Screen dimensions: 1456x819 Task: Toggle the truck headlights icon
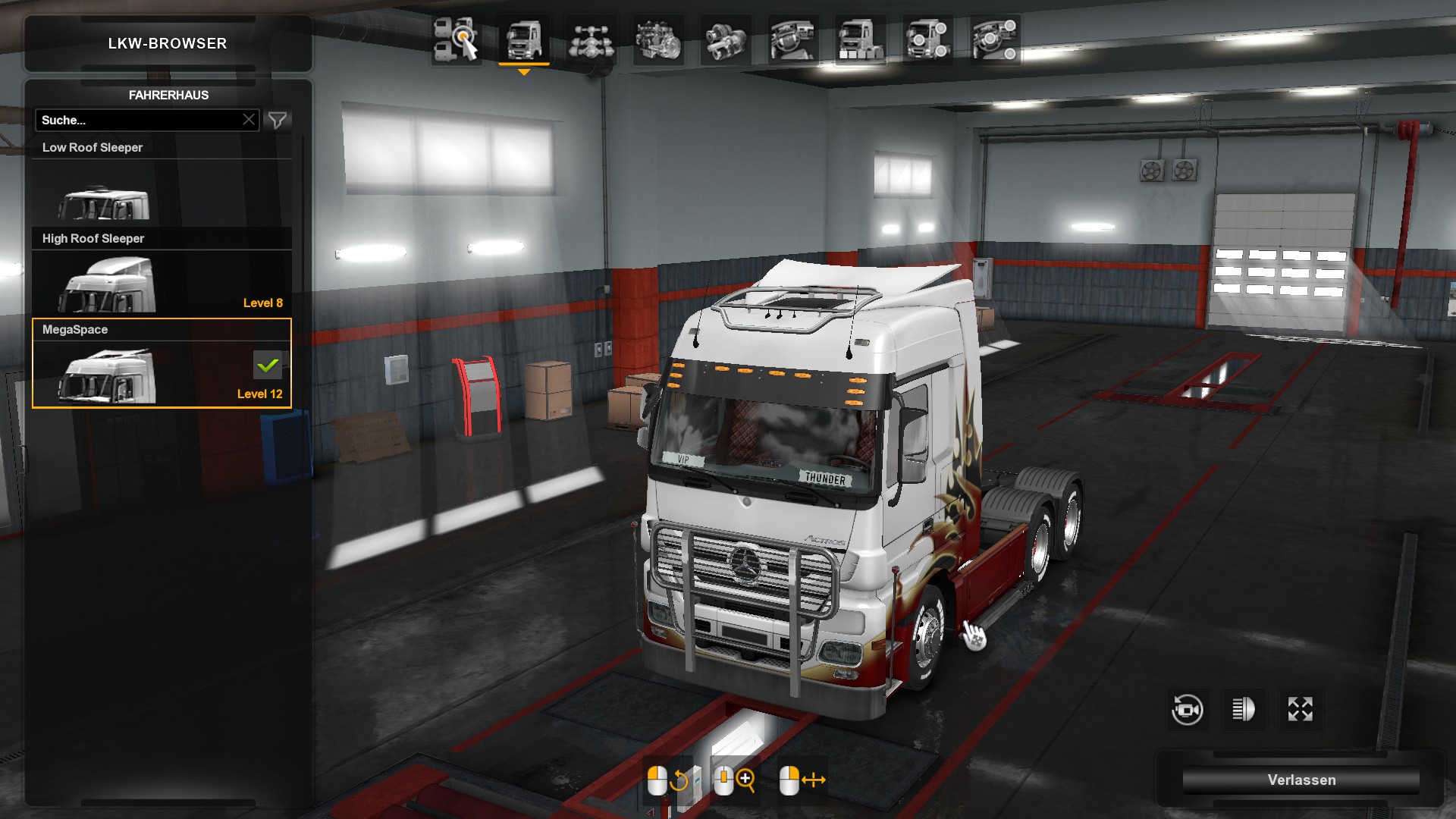coord(1244,710)
